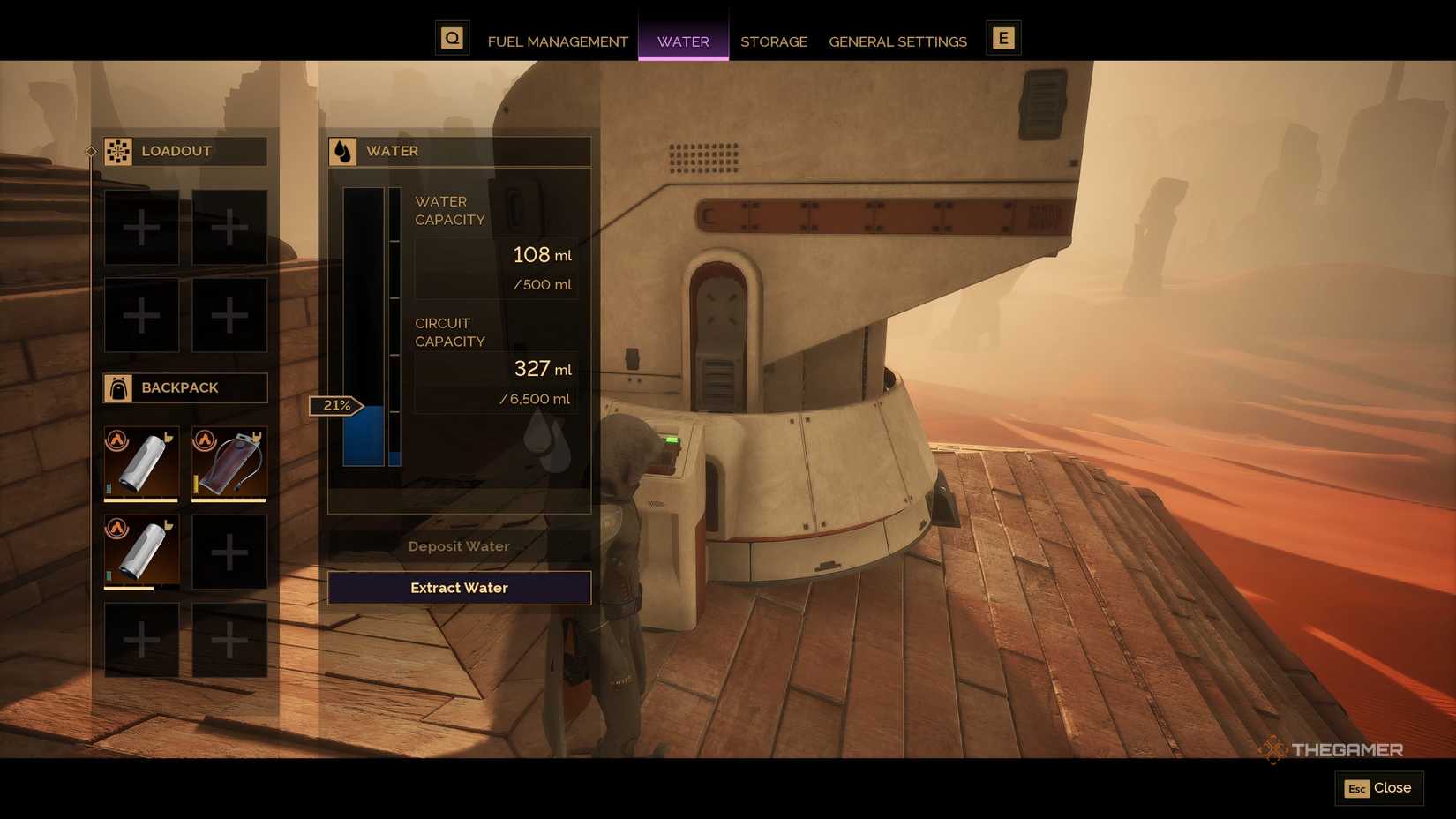The image size is (1456, 819).
Task: Select the silver water canteen in the backpack
Action: (141, 462)
